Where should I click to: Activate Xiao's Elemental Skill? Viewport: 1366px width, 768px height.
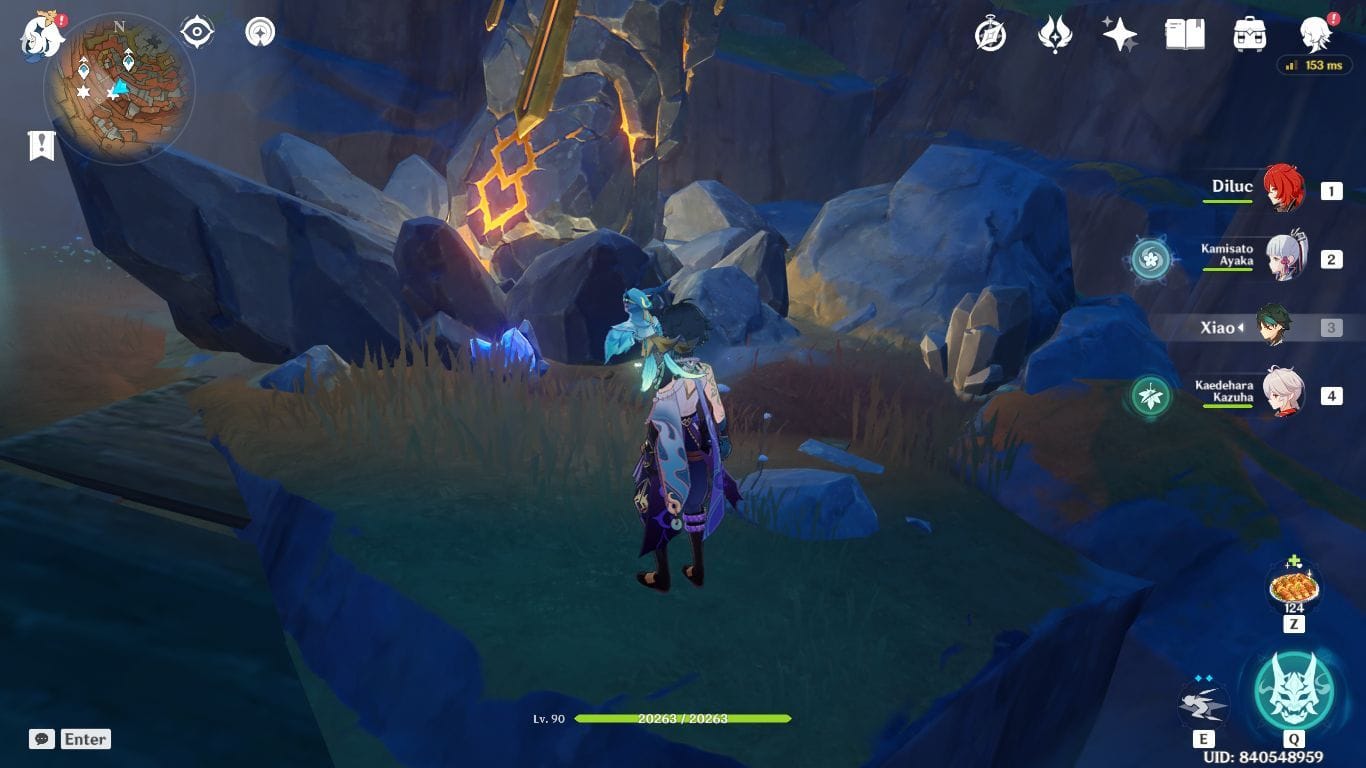(x=1204, y=703)
